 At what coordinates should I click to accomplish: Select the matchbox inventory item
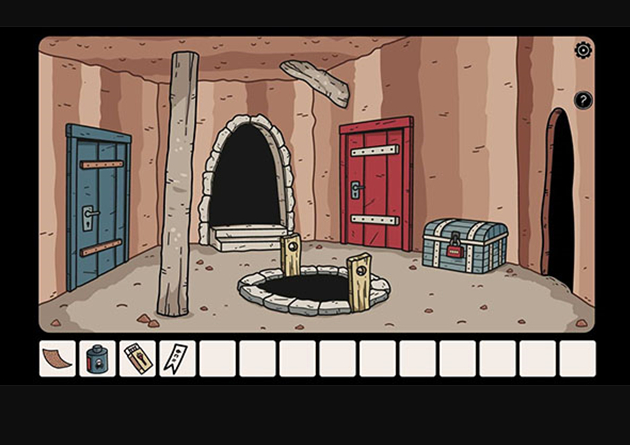[x=137, y=358]
